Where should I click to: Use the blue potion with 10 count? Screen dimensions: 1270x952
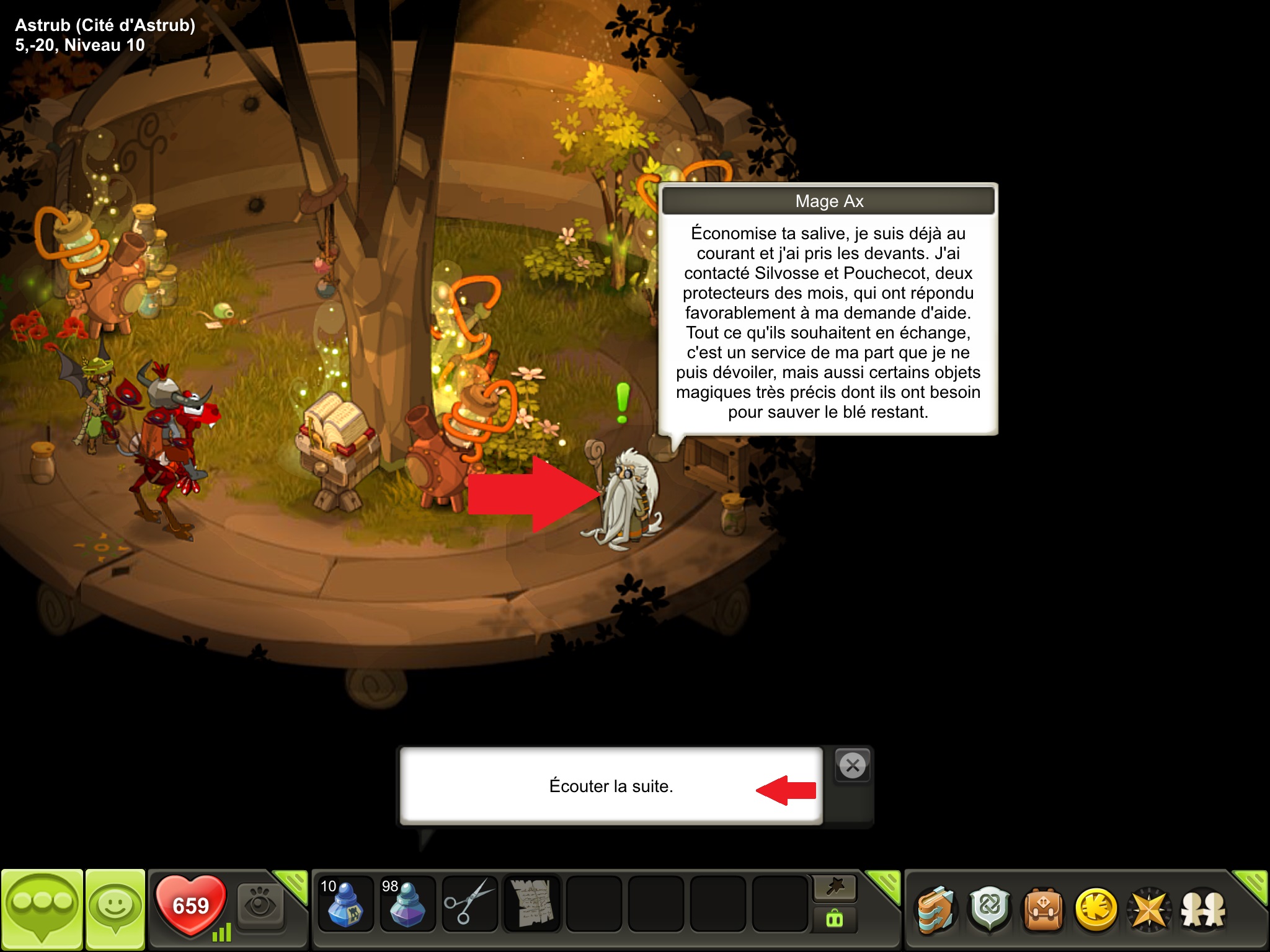point(345,904)
